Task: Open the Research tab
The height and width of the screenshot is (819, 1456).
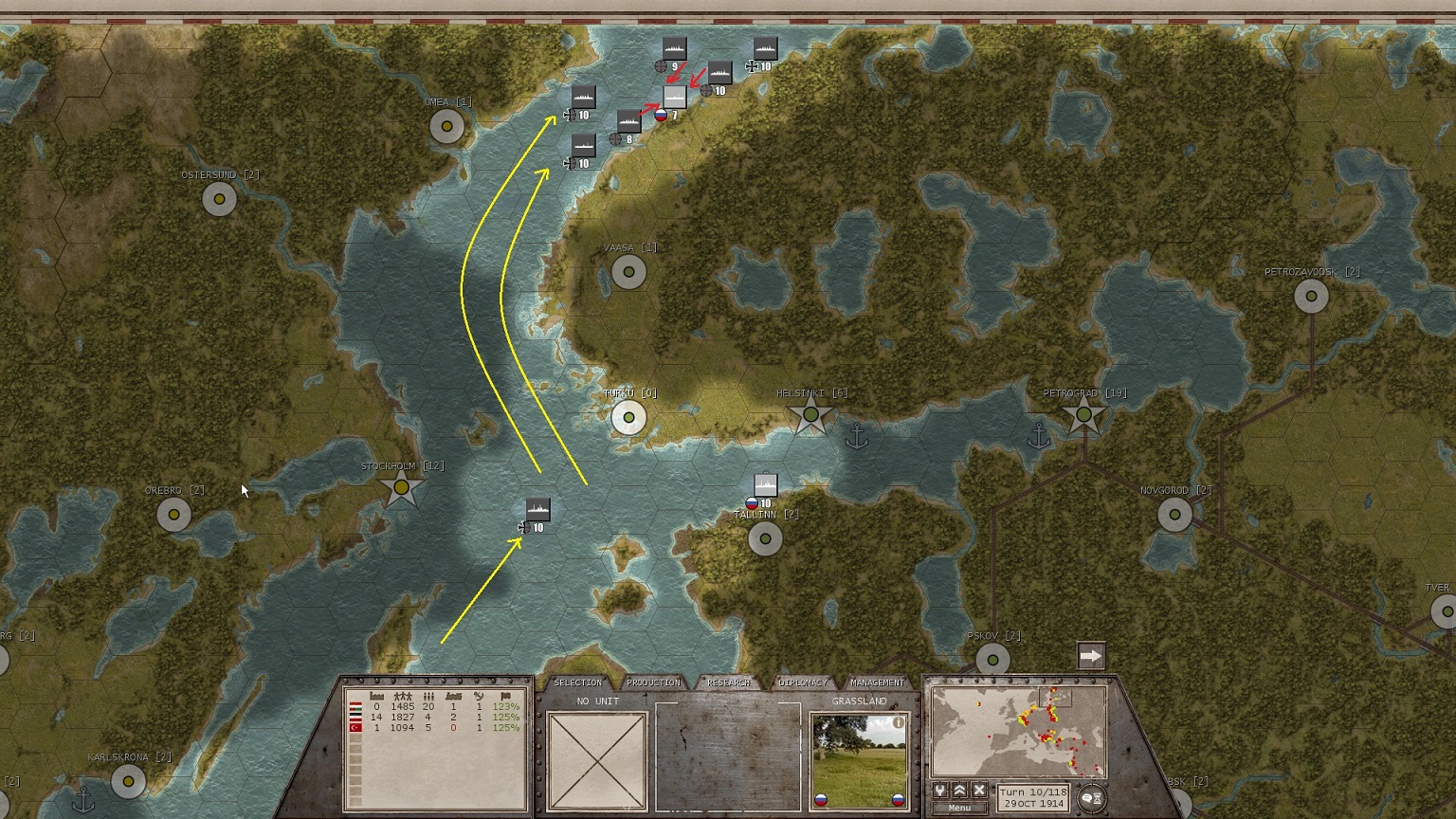Action: 728,682
